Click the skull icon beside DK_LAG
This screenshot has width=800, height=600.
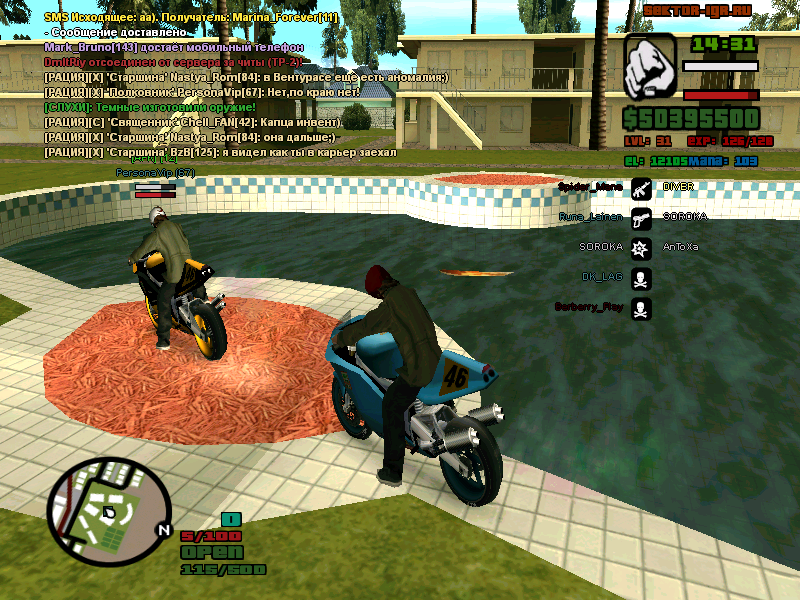pos(641,277)
